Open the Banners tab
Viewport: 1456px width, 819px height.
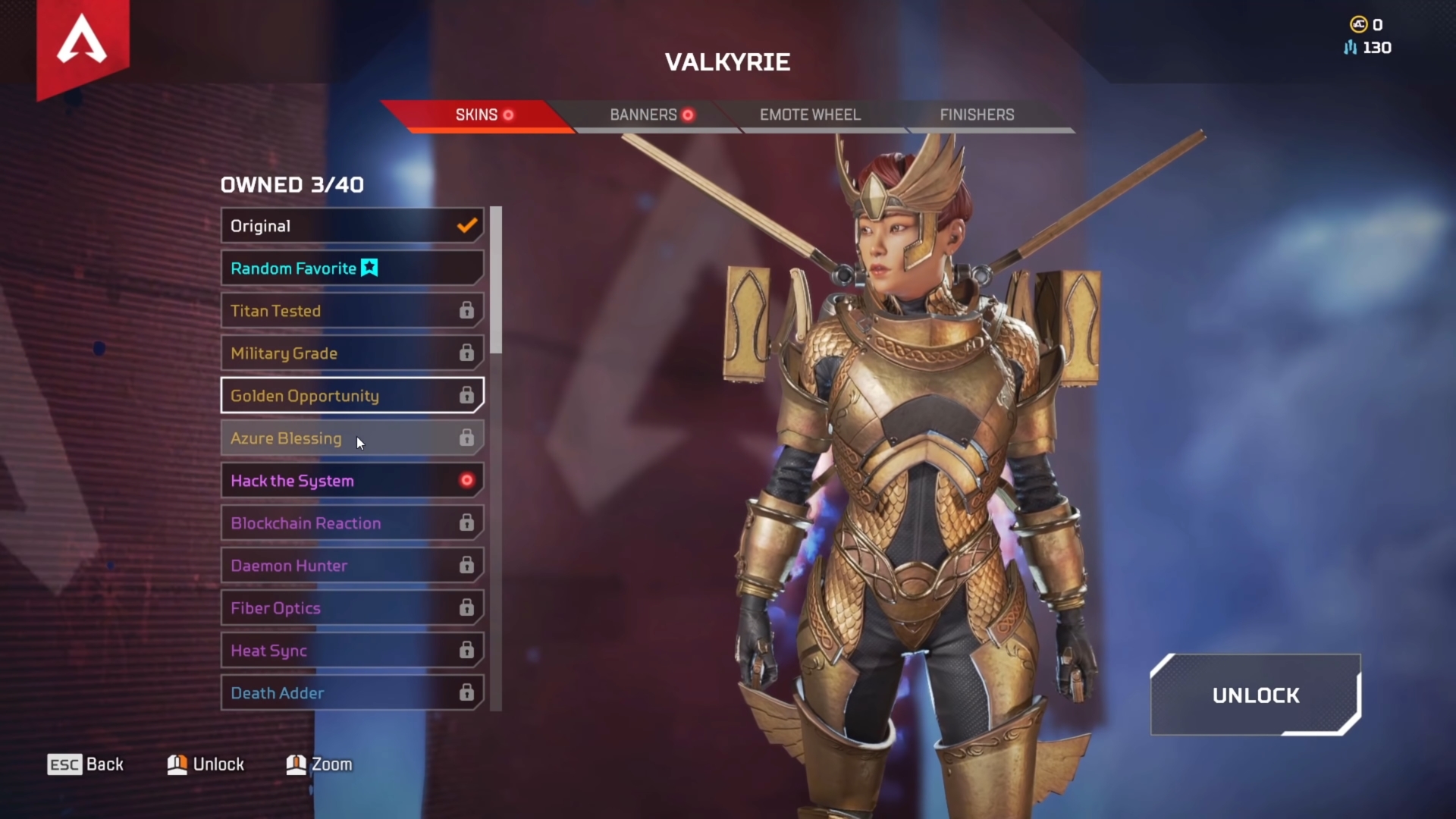(645, 115)
